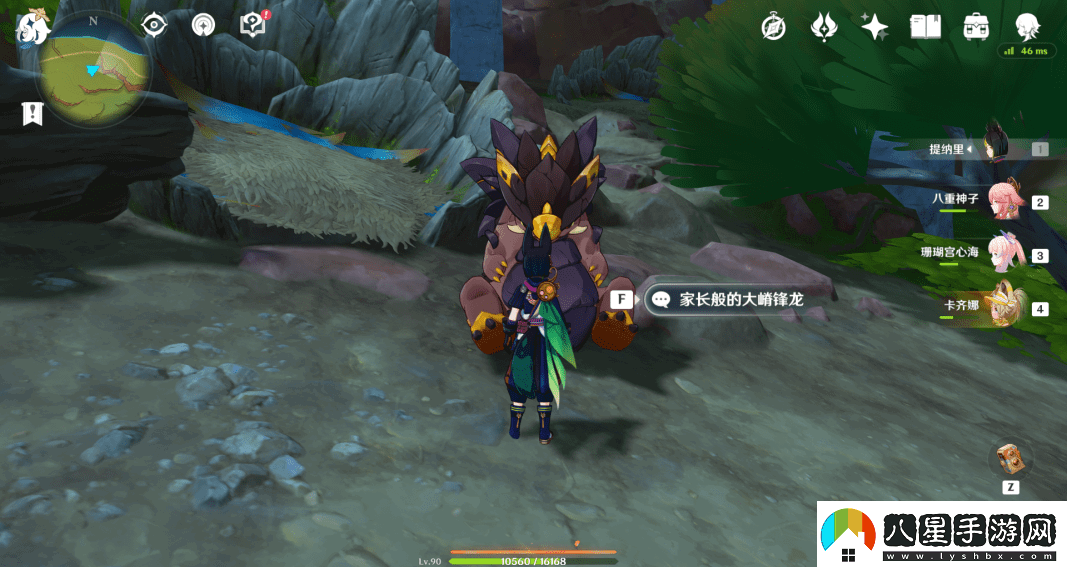Open the quest book with red alert

coord(253,25)
